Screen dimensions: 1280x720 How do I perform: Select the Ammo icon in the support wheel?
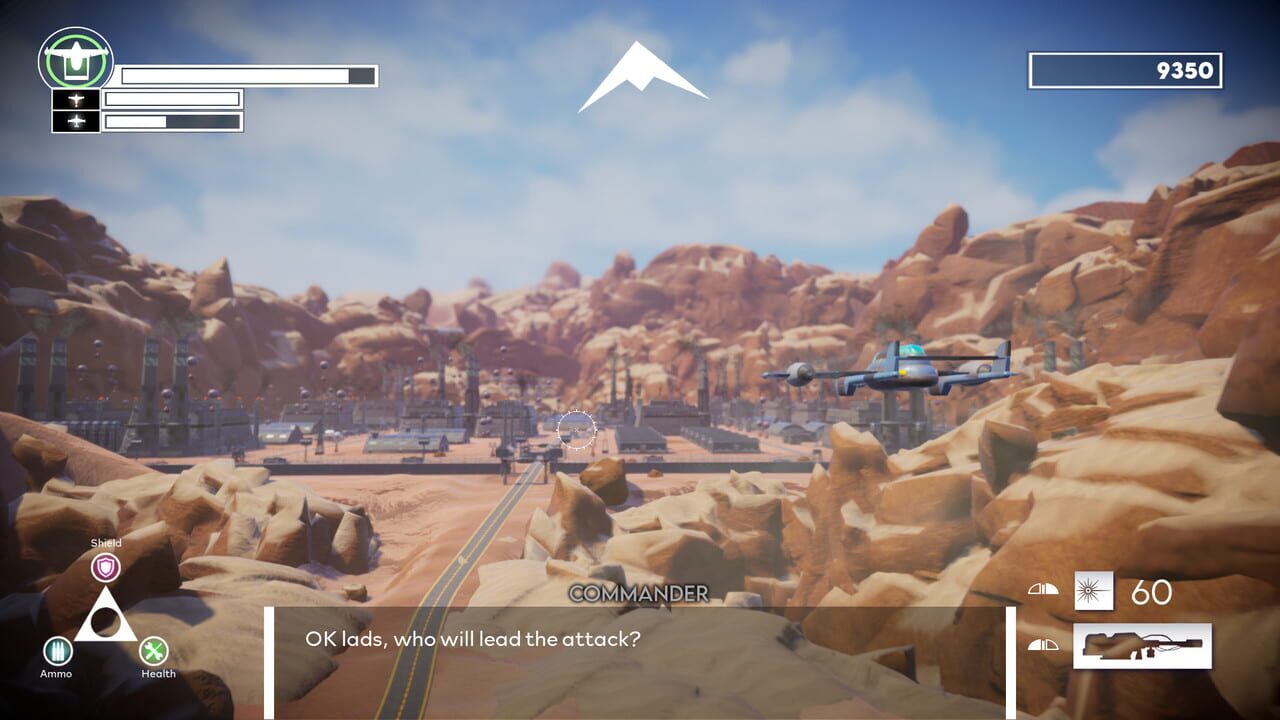[58, 653]
